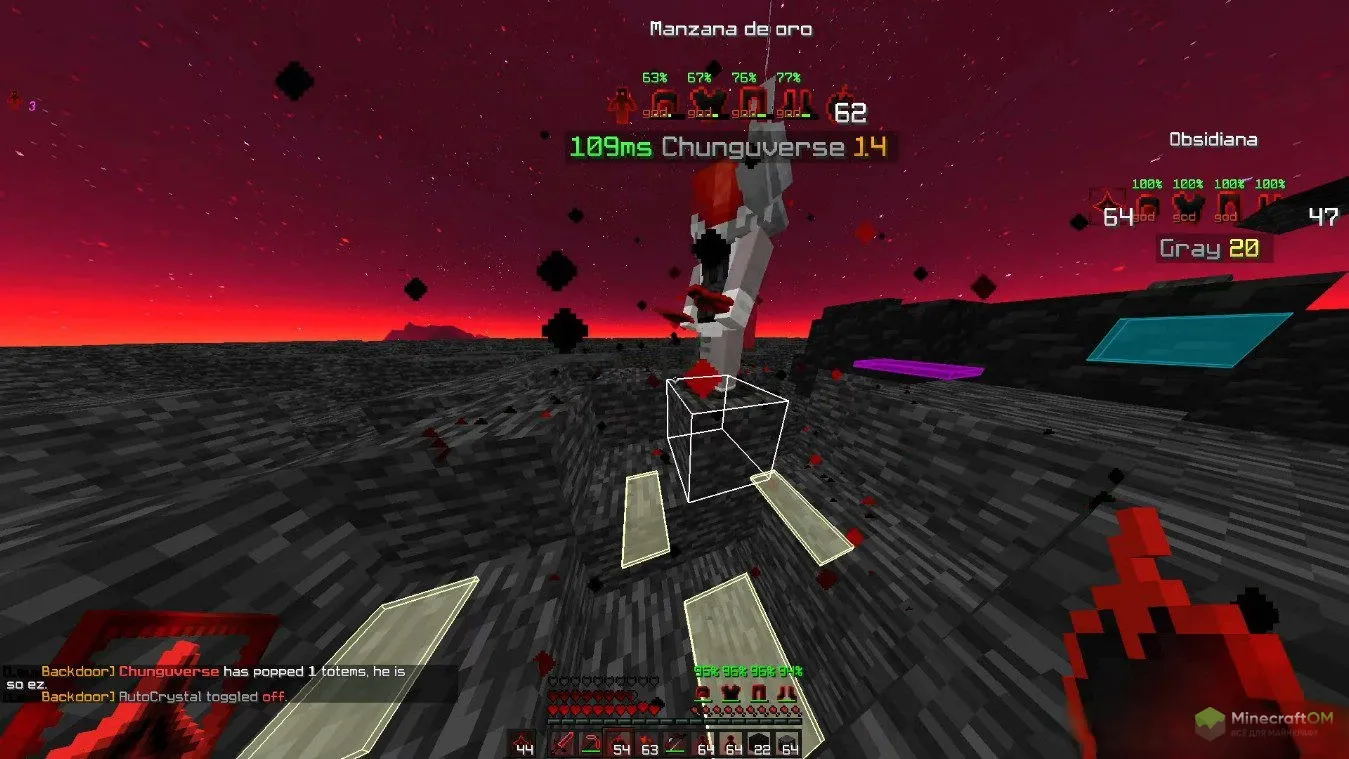1349x759 pixels.
Task: Choose the hotbar stack of 54
Action: [620, 743]
